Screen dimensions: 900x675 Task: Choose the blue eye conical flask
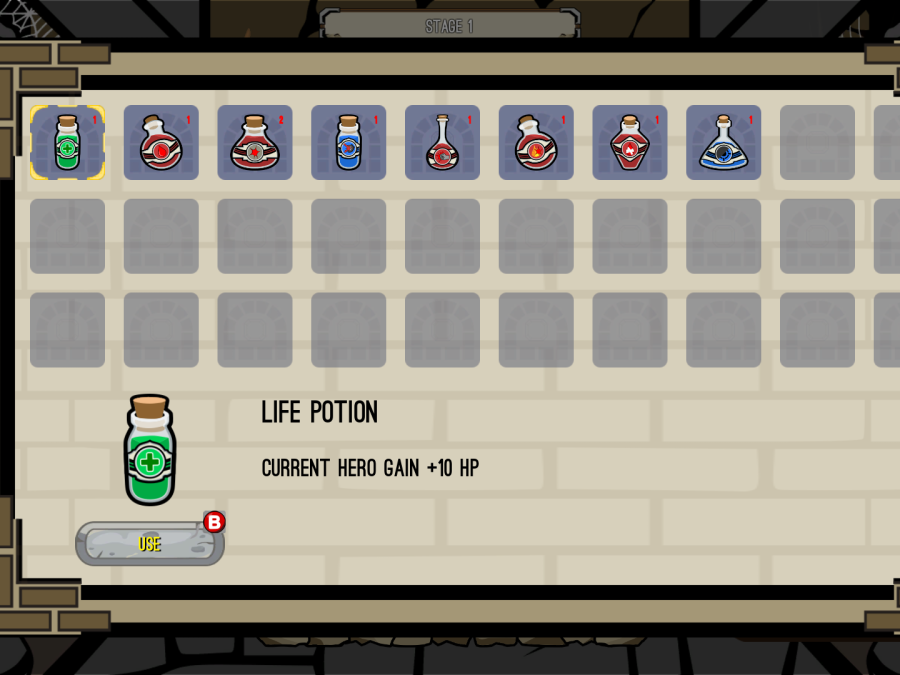(x=723, y=143)
